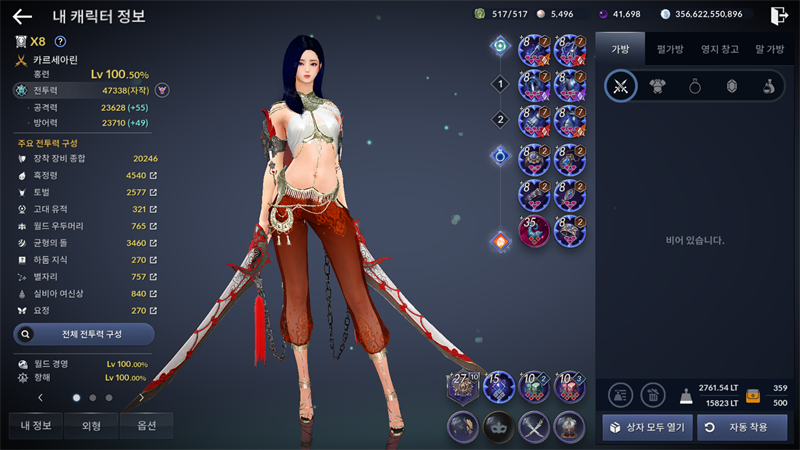This screenshot has width=800, height=450.
Task: Select the masquerade mask equipment slot
Action: [x=497, y=426]
